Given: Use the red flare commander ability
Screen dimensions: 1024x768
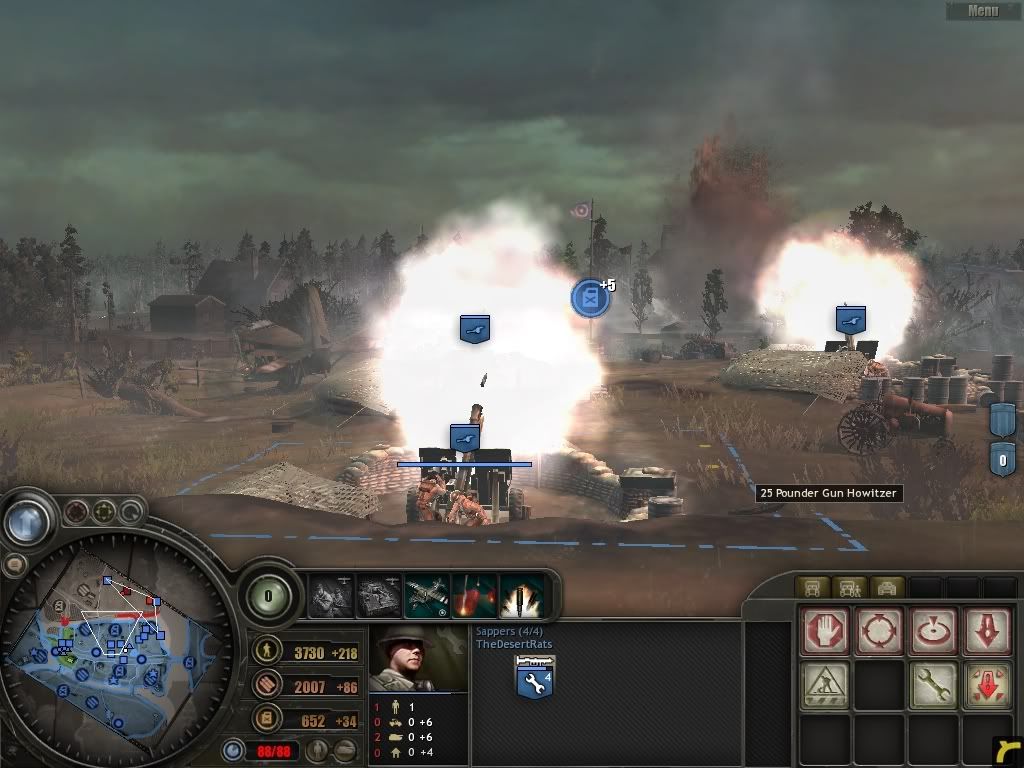Looking at the screenshot, I should tap(475, 596).
